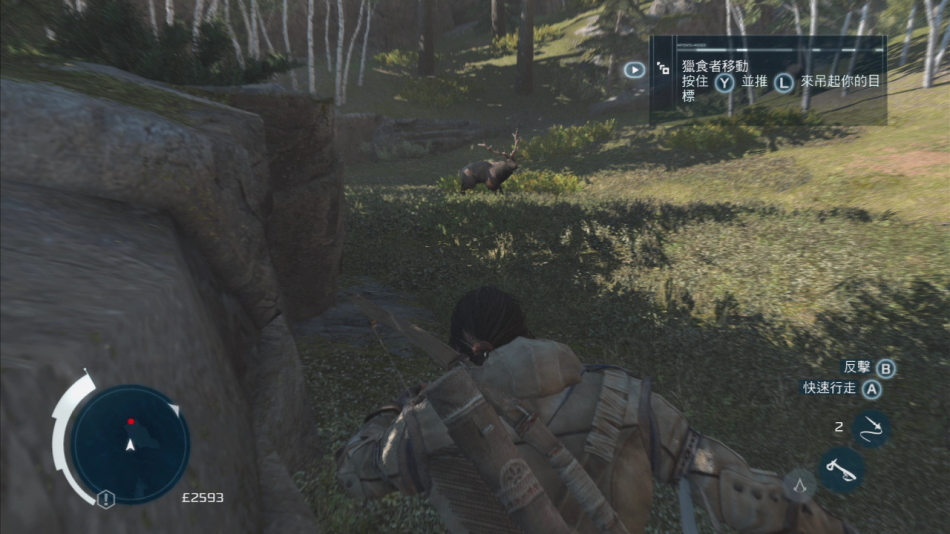Click the hexagon exclamation alert icon
Image resolution: width=950 pixels, height=534 pixels.
105,498
